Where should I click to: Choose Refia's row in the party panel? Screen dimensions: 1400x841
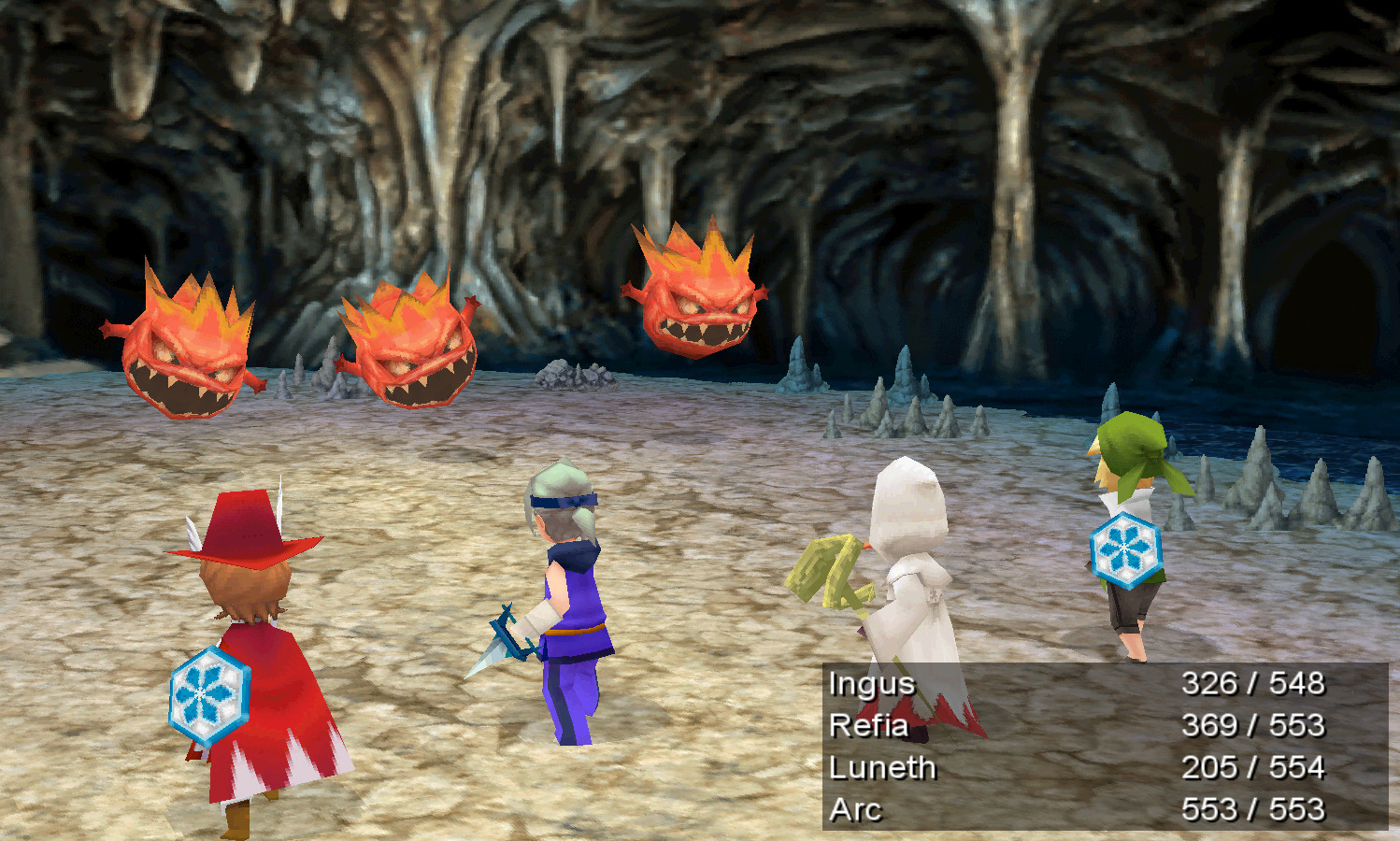tap(868, 726)
